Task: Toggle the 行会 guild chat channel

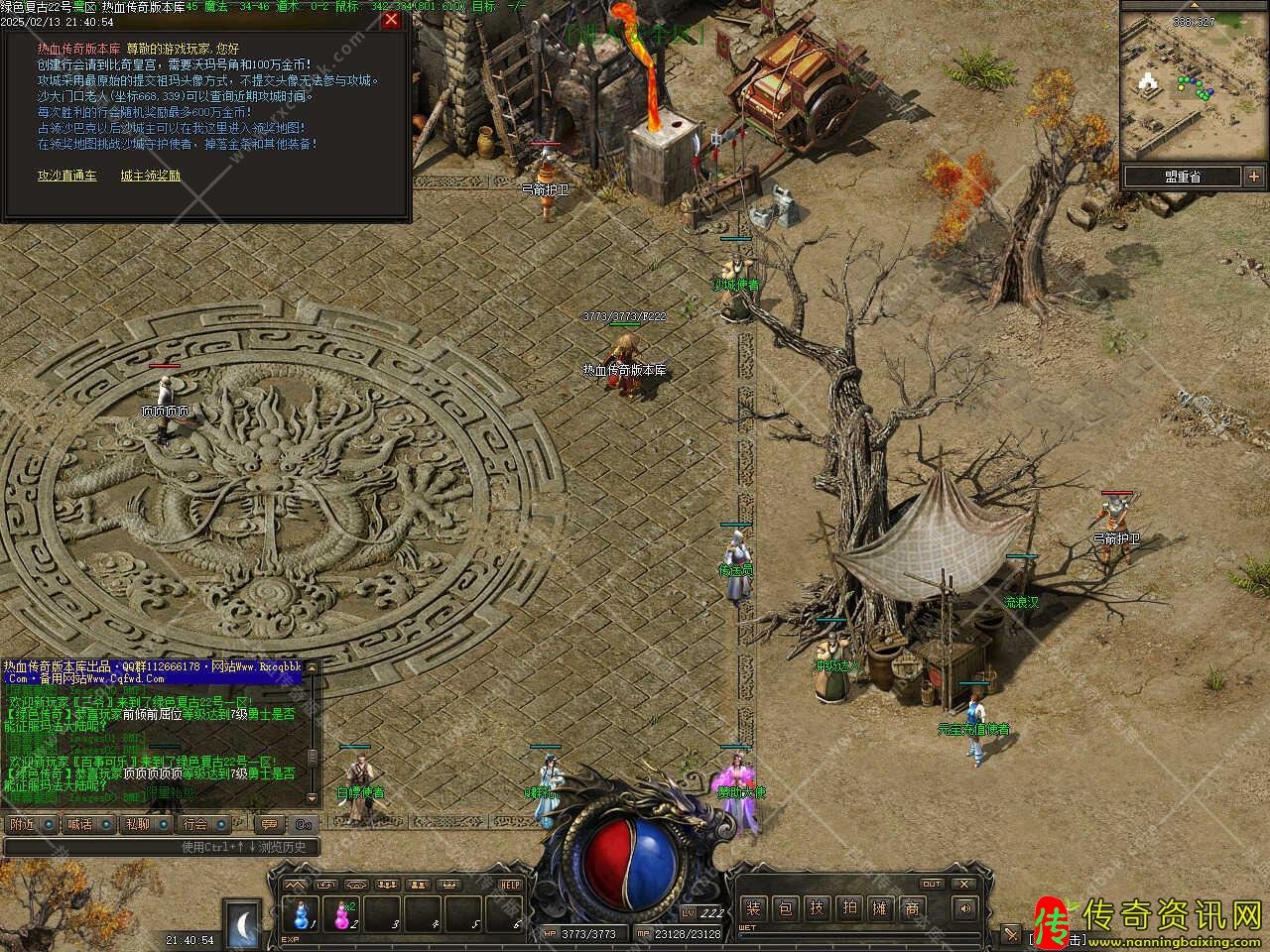Action: tap(194, 824)
